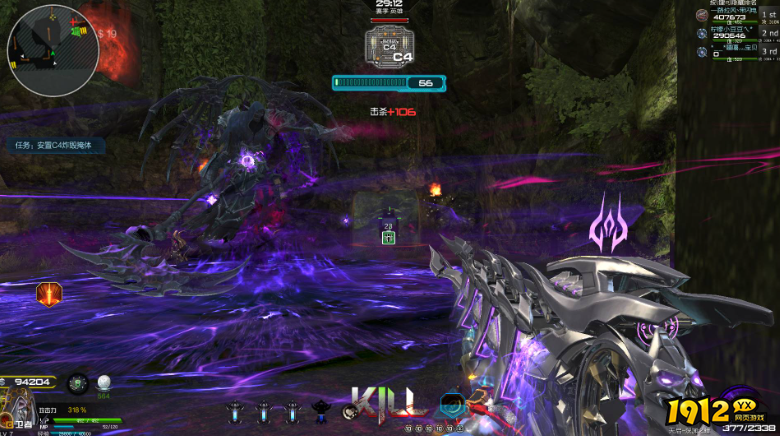780x436 pixels.
Task: Select the white orb item icon
Action: pos(104,382)
